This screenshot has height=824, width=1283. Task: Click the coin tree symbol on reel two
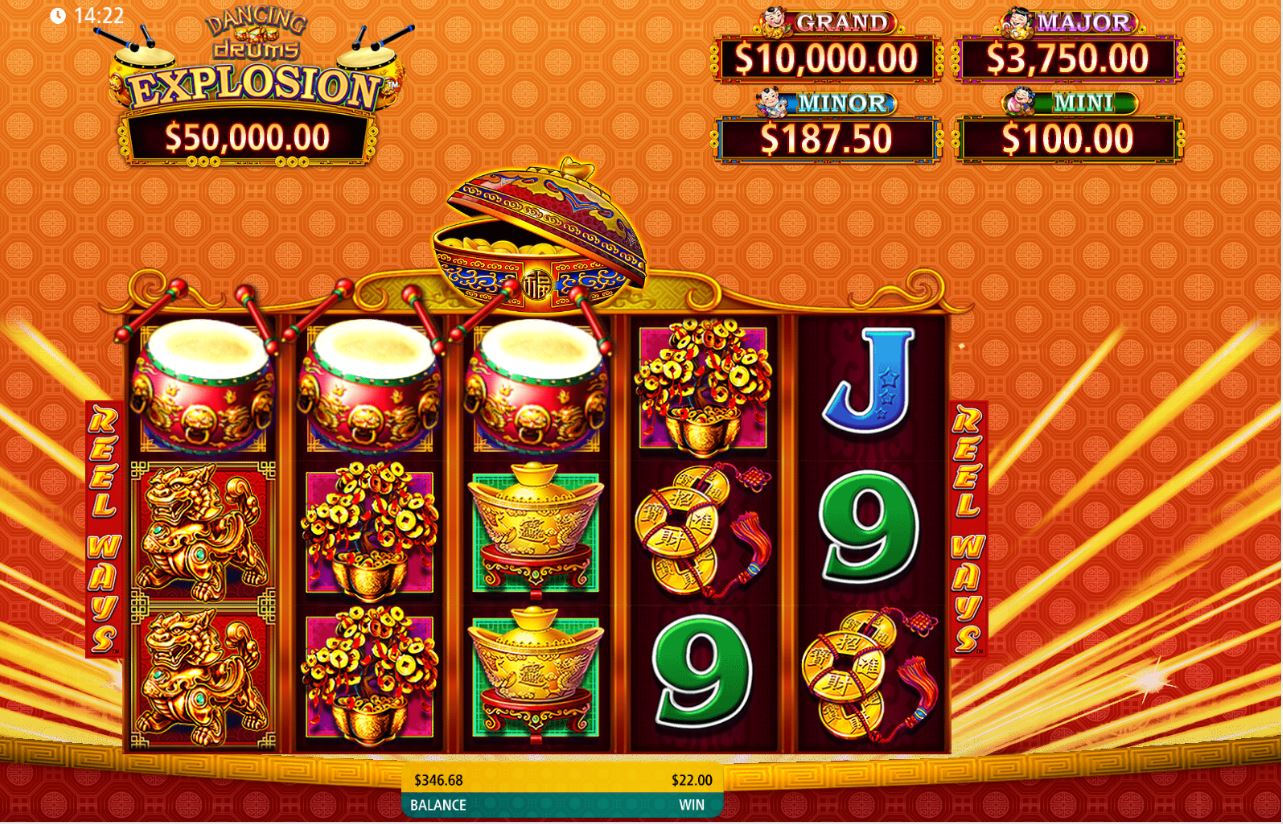370,530
